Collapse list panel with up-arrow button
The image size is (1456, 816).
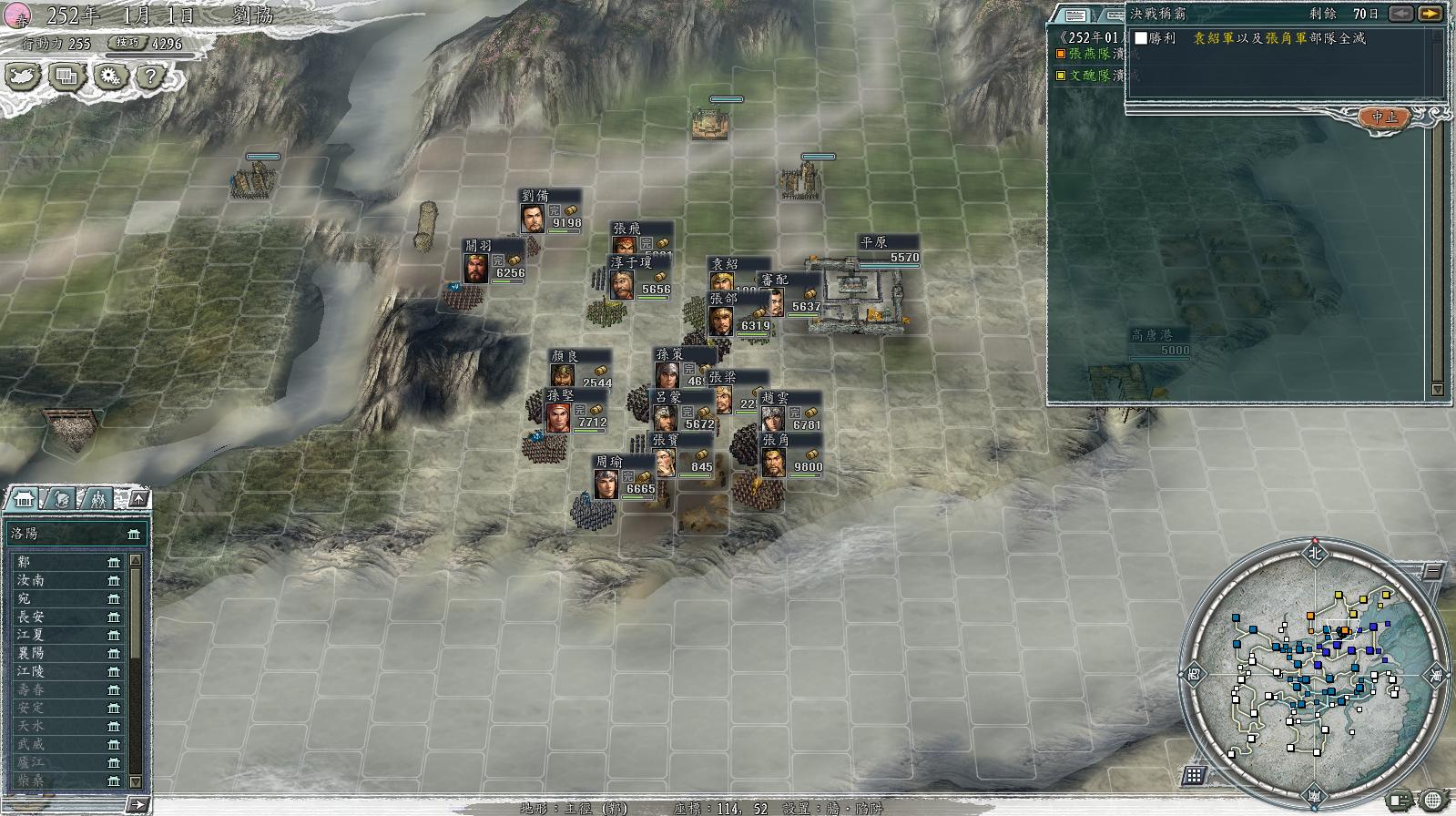coord(137,498)
